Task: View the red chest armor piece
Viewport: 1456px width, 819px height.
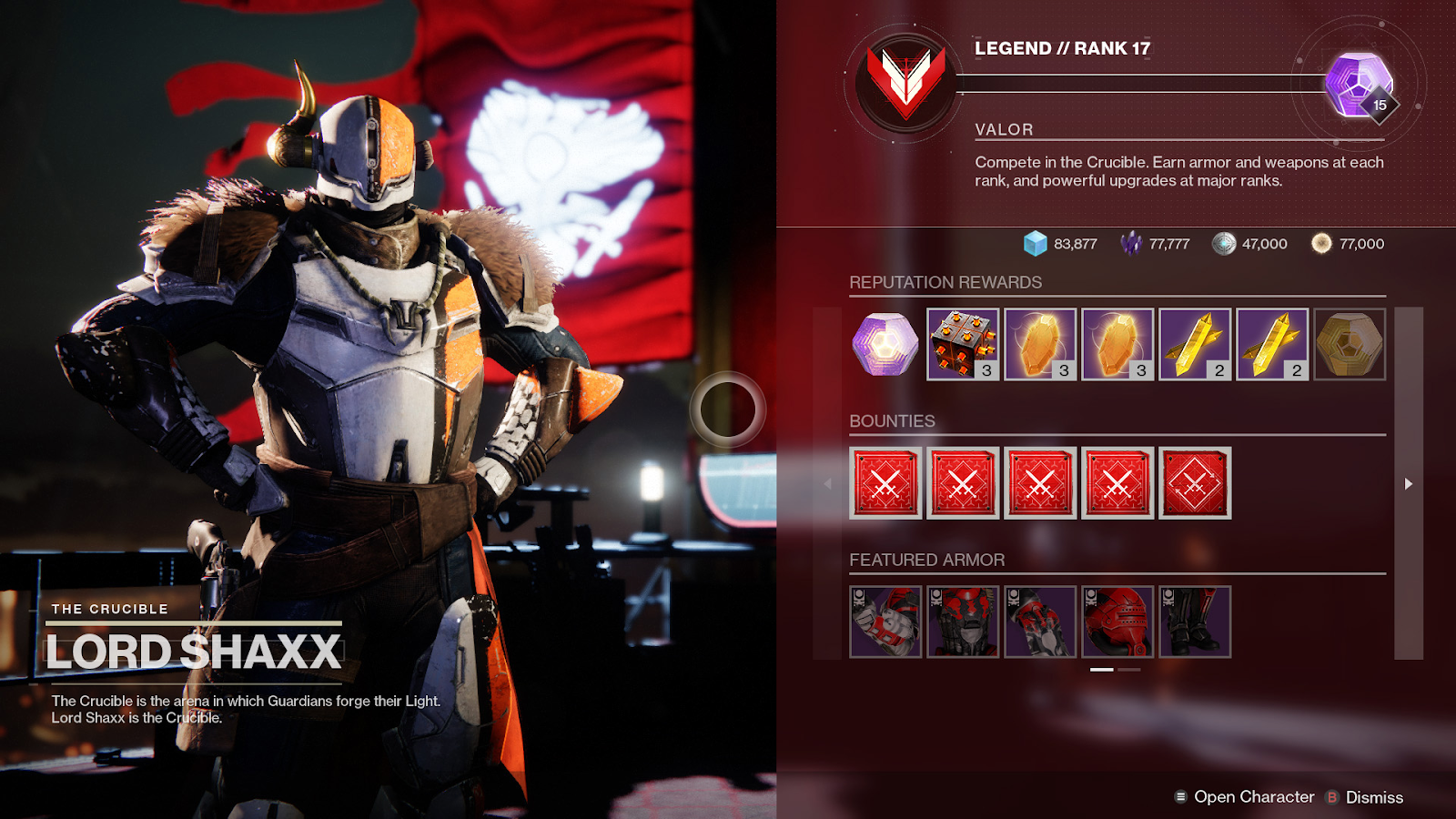Action: tap(963, 622)
